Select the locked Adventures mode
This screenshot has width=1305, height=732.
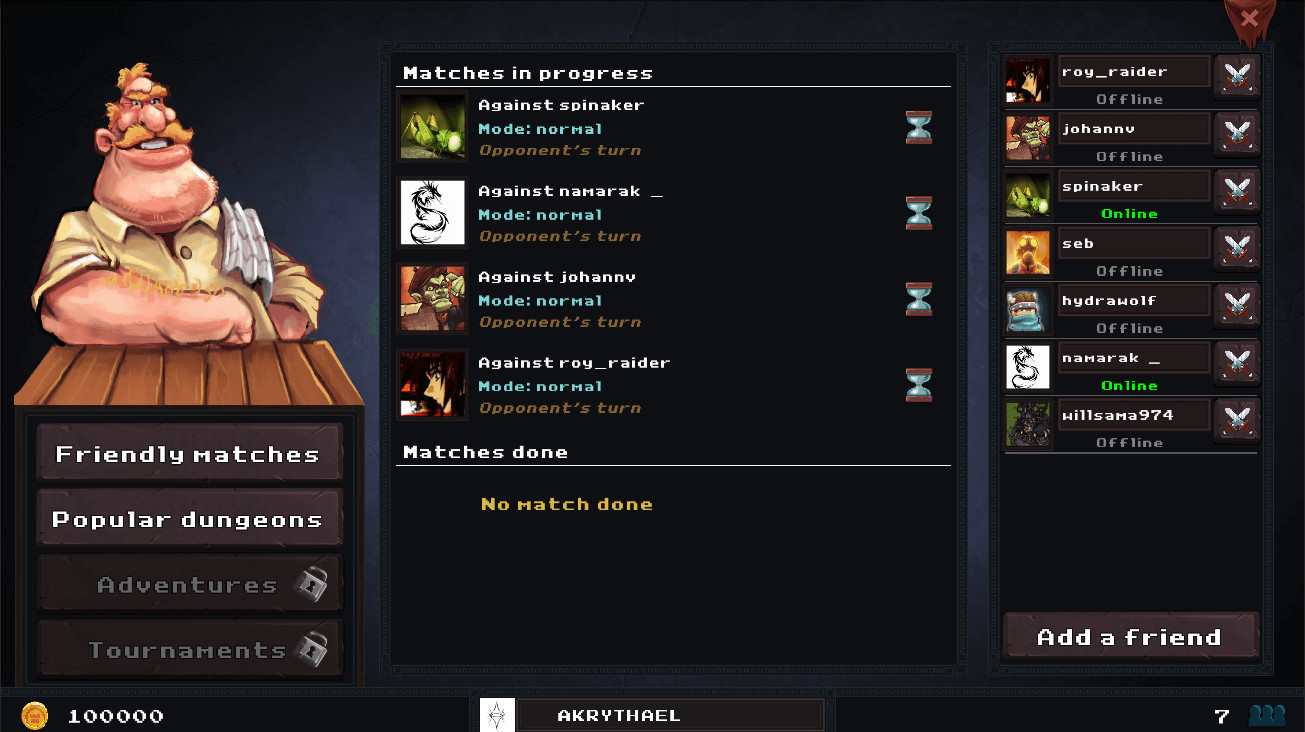189,582
